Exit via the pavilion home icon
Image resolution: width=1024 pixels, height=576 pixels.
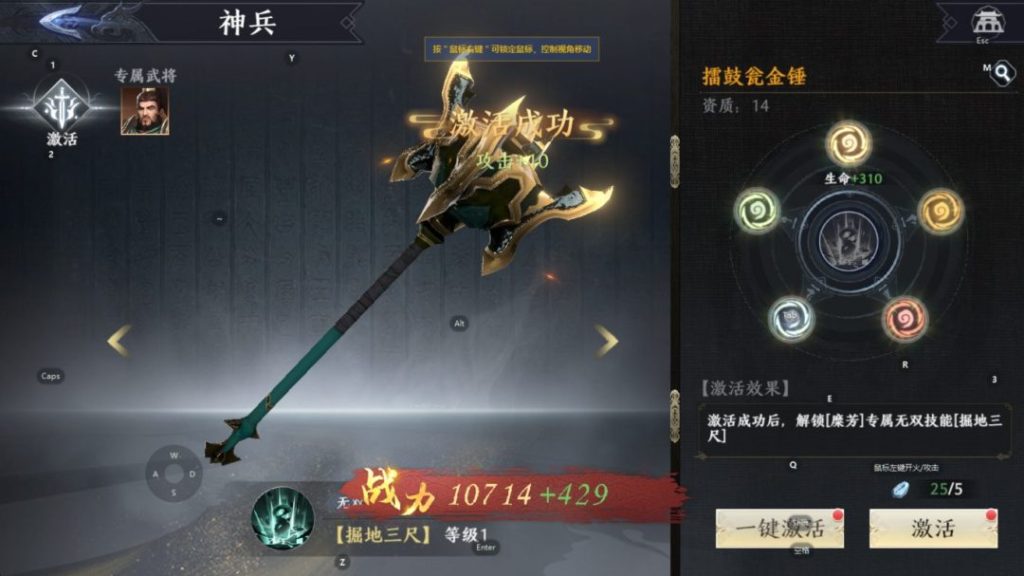click(x=985, y=22)
